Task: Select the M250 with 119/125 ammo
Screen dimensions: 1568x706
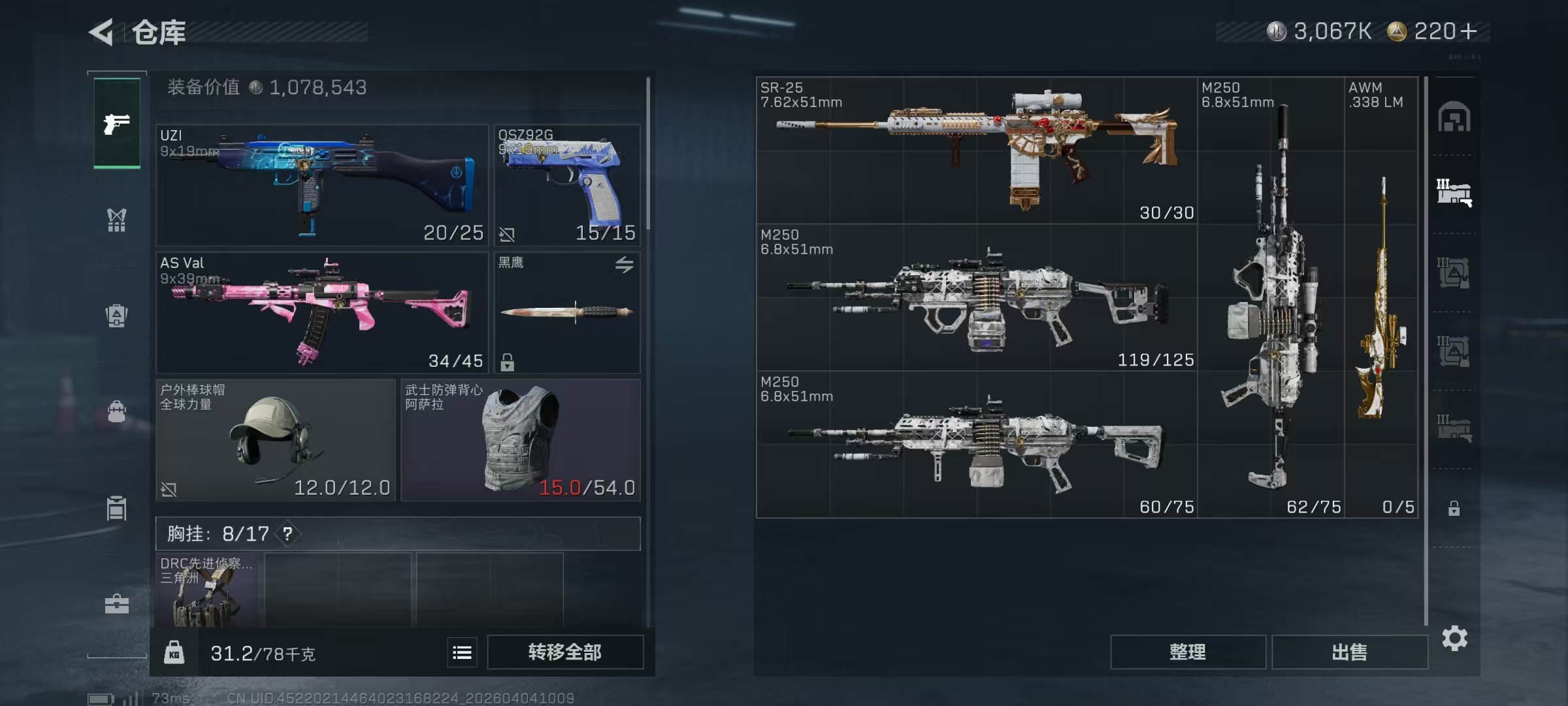Action: pos(976,297)
